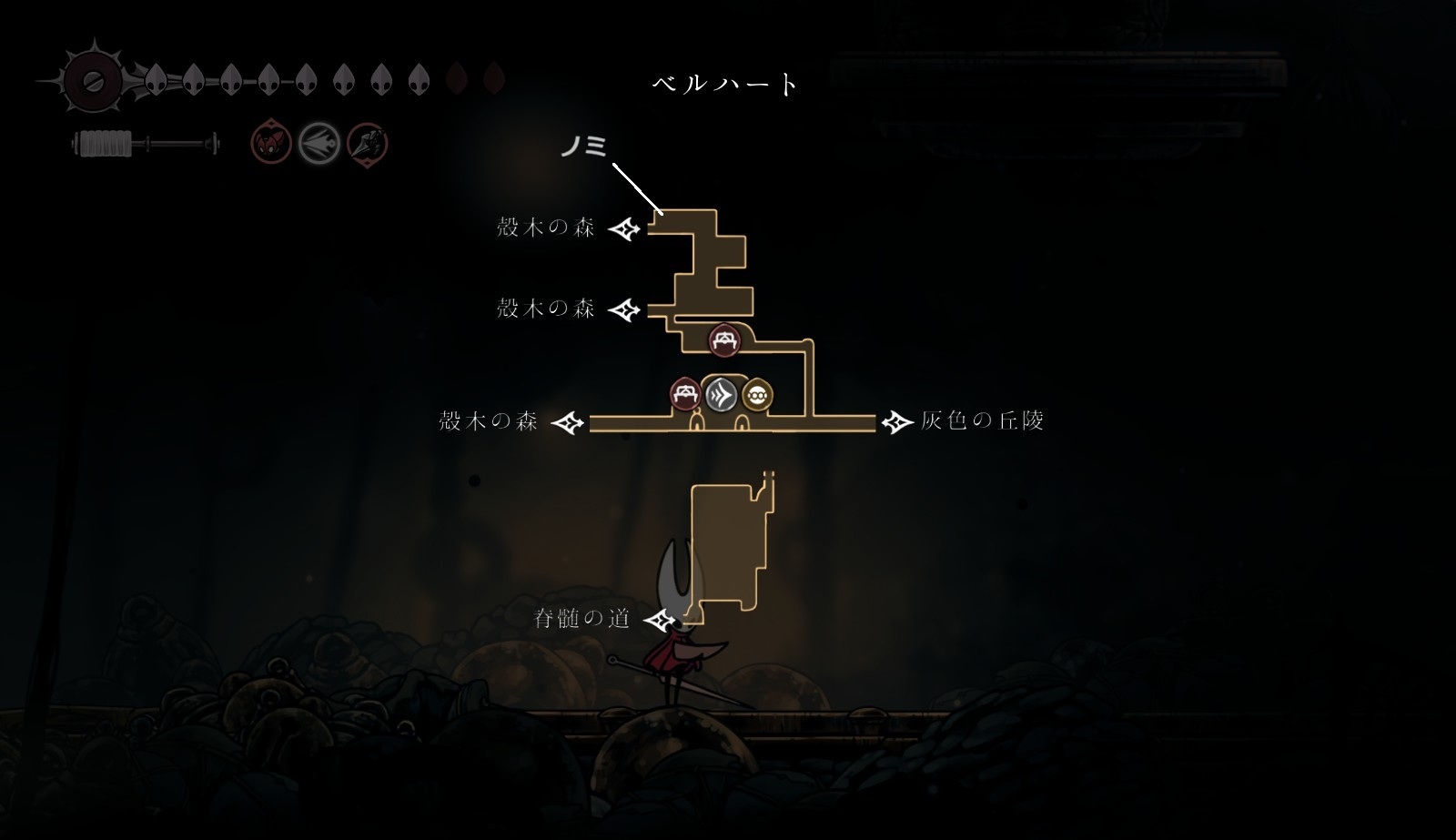Select the bench marker beside the grey arrow icon

point(685,395)
